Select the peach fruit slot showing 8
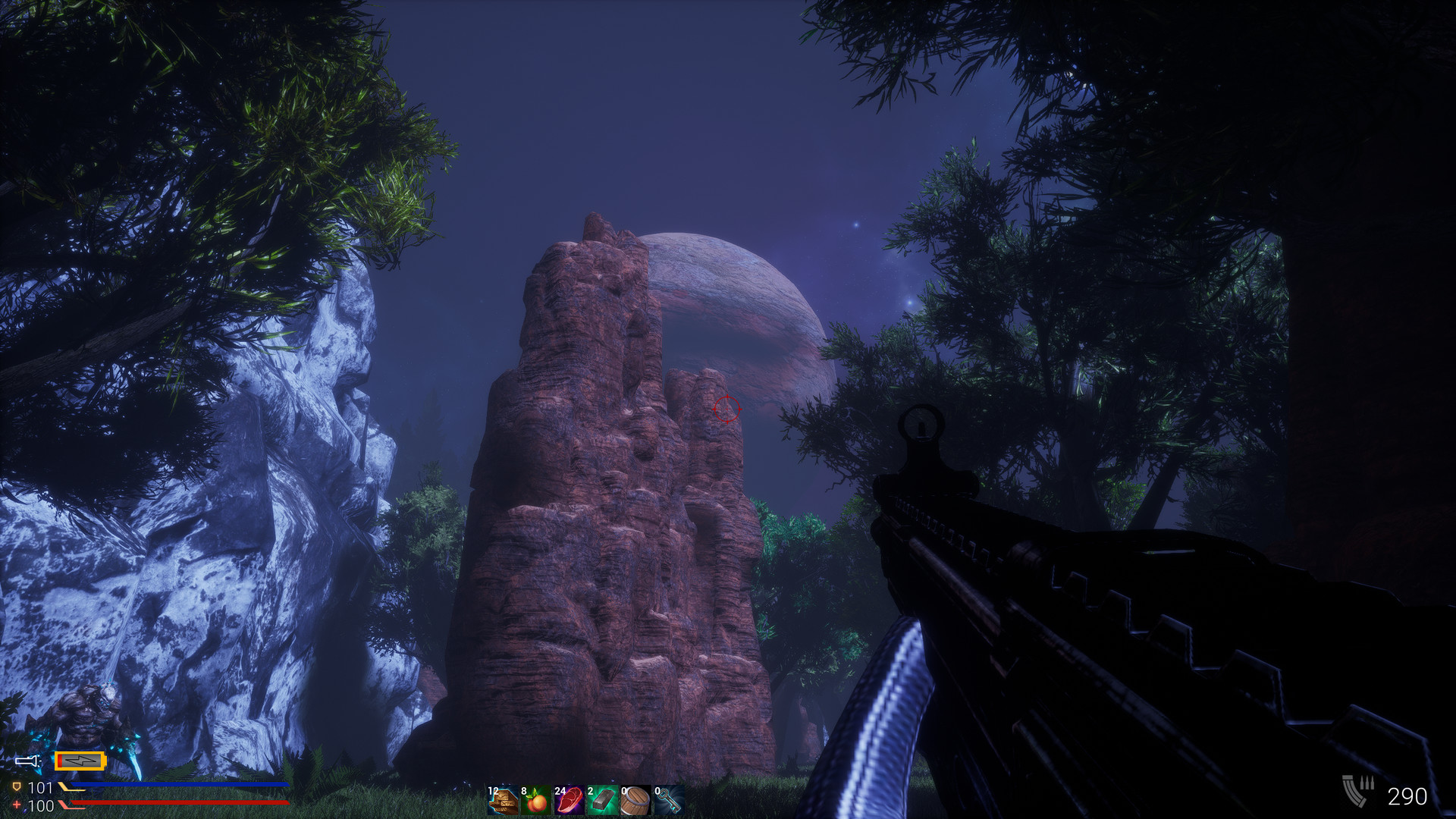The image size is (1456, 819). pos(536,801)
